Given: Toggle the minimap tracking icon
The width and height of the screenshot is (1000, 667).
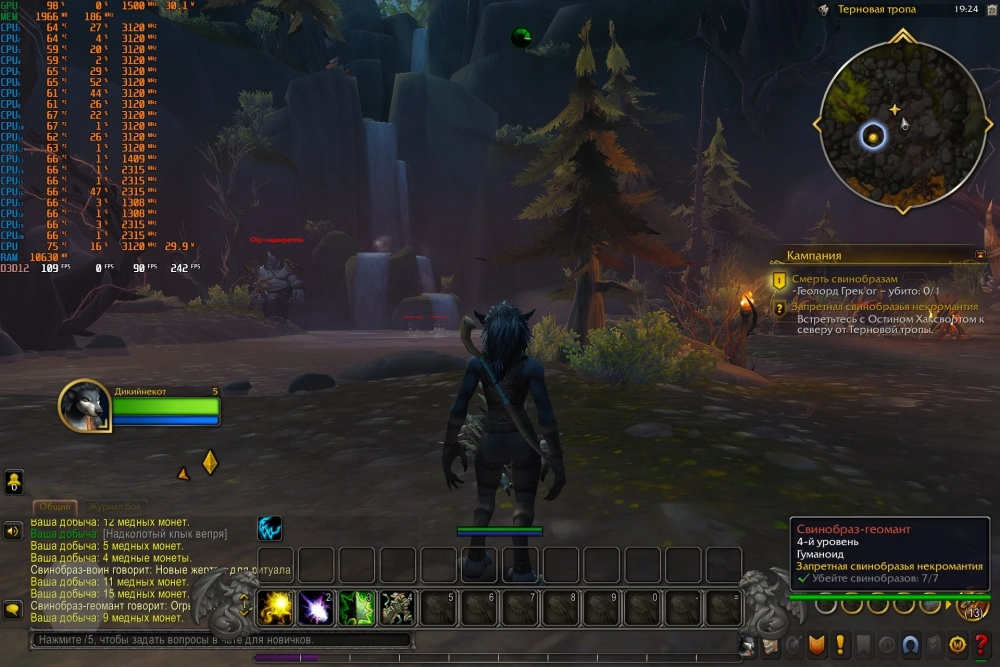Looking at the screenshot, I should 823,10.
